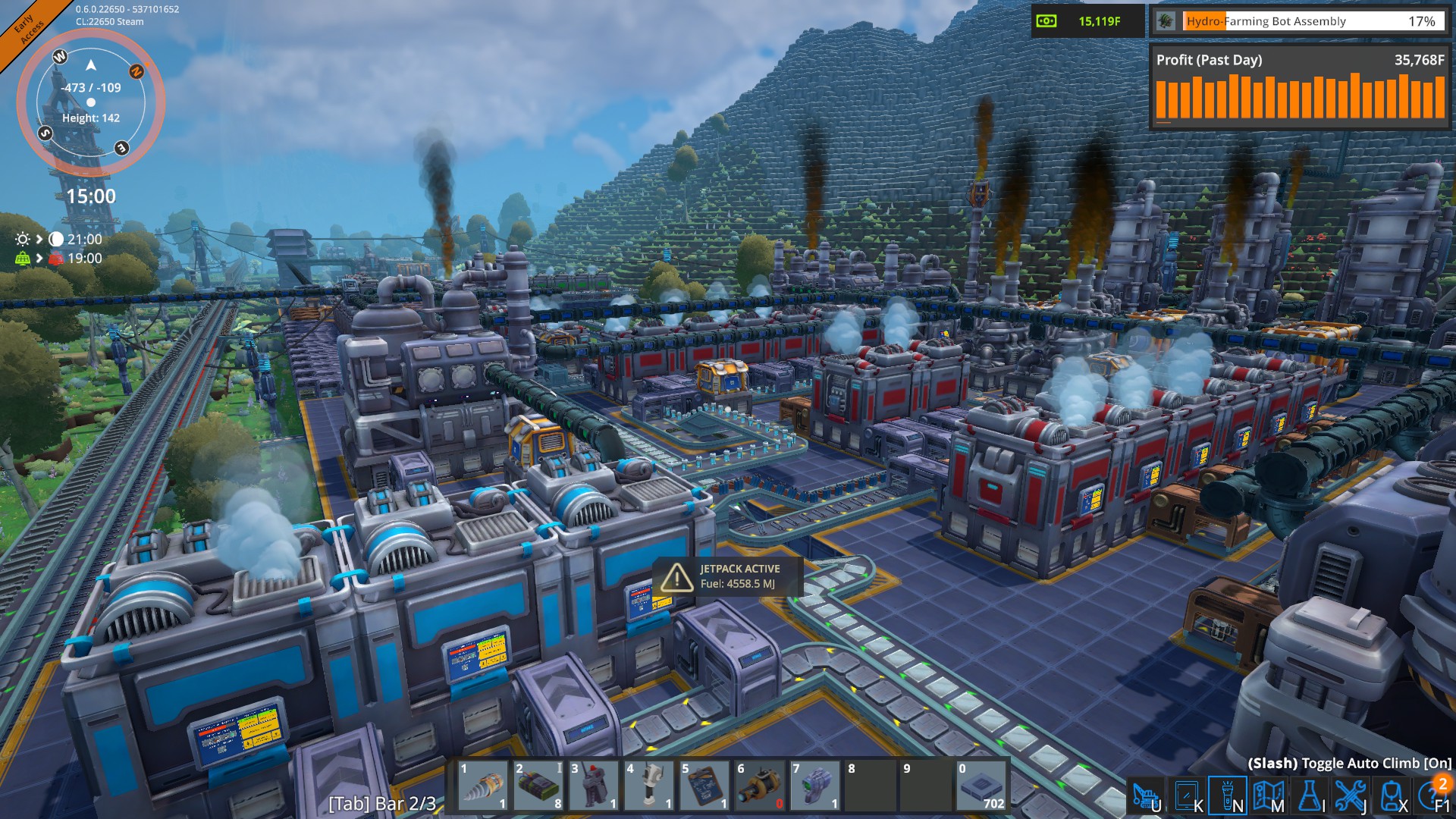1456x819 pixels.
Task: Open the excavator demolition tool
Action: pos(1145,796)
